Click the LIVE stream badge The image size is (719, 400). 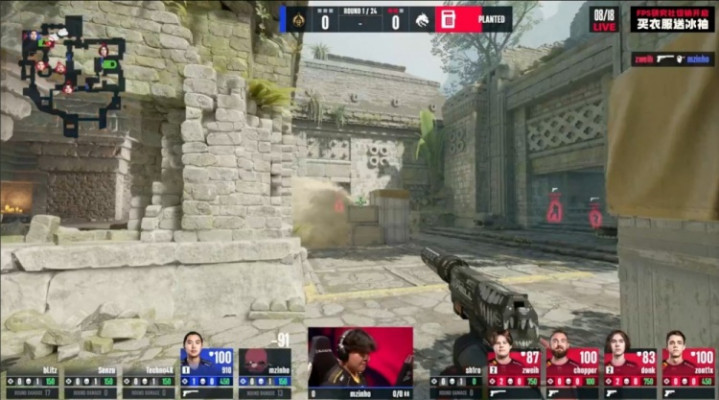coord(605,19)
